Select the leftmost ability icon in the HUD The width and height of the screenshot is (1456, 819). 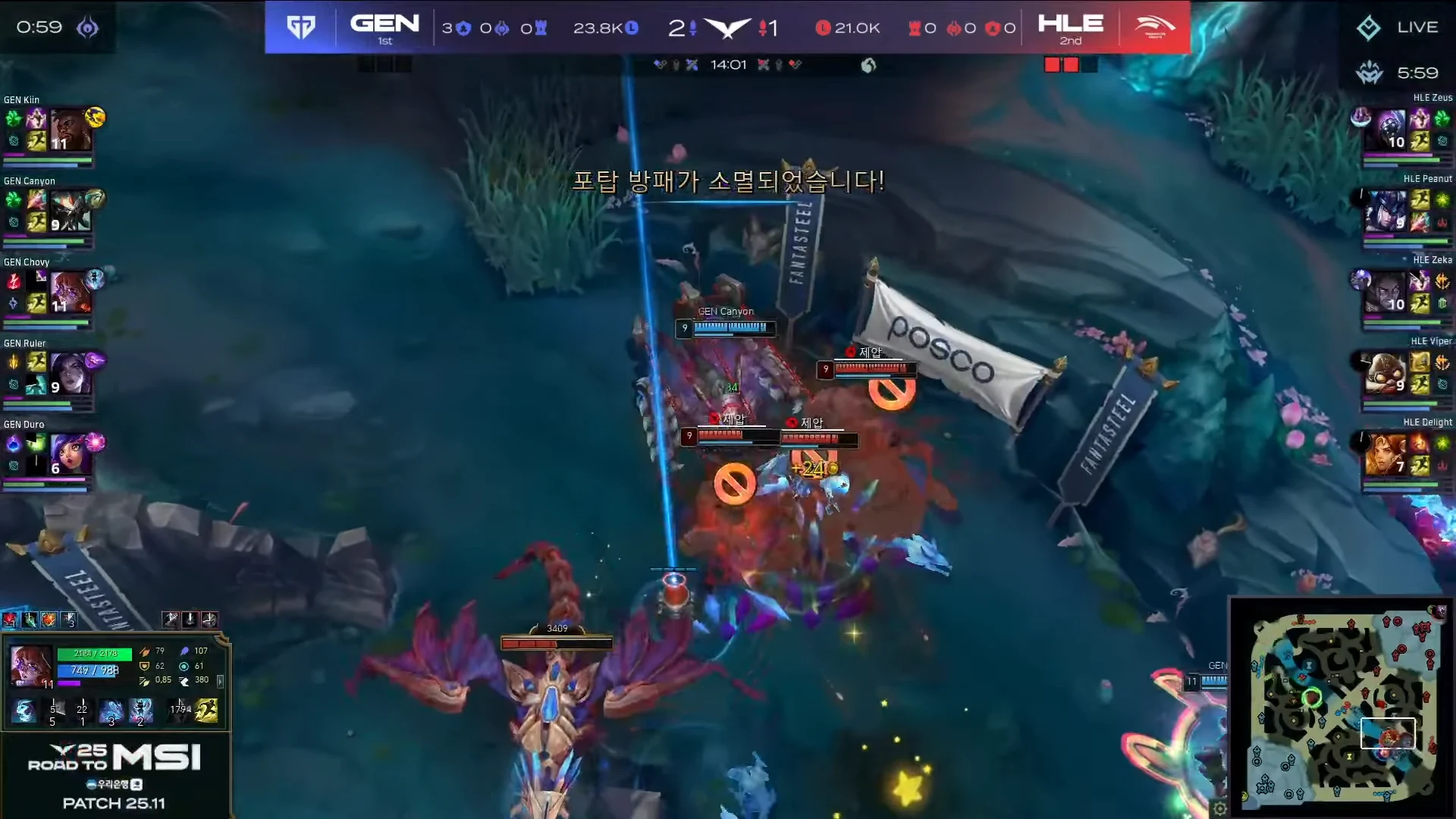(x=25, y=711)
